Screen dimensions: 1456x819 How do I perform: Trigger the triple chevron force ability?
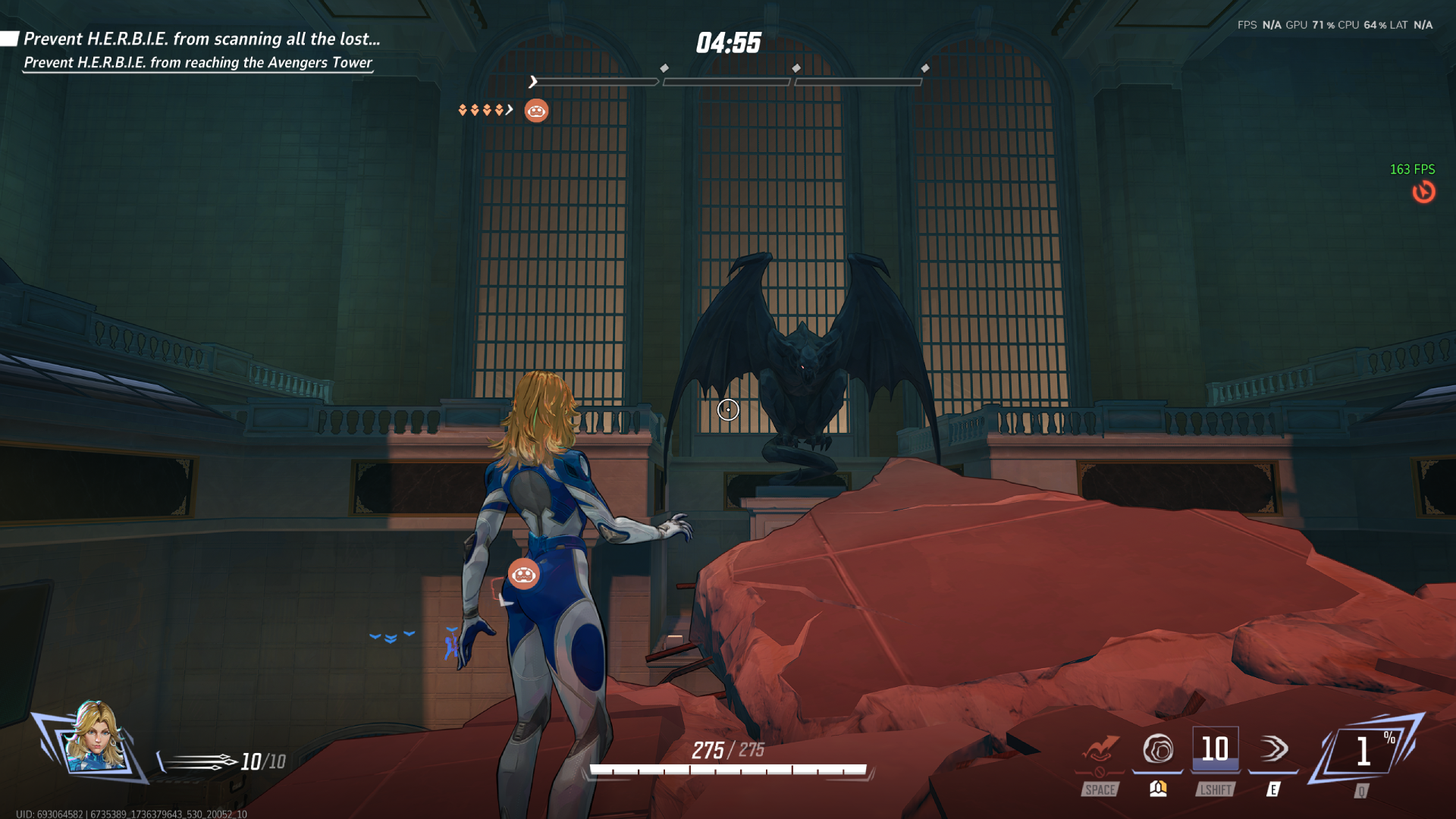(1274, 750)
